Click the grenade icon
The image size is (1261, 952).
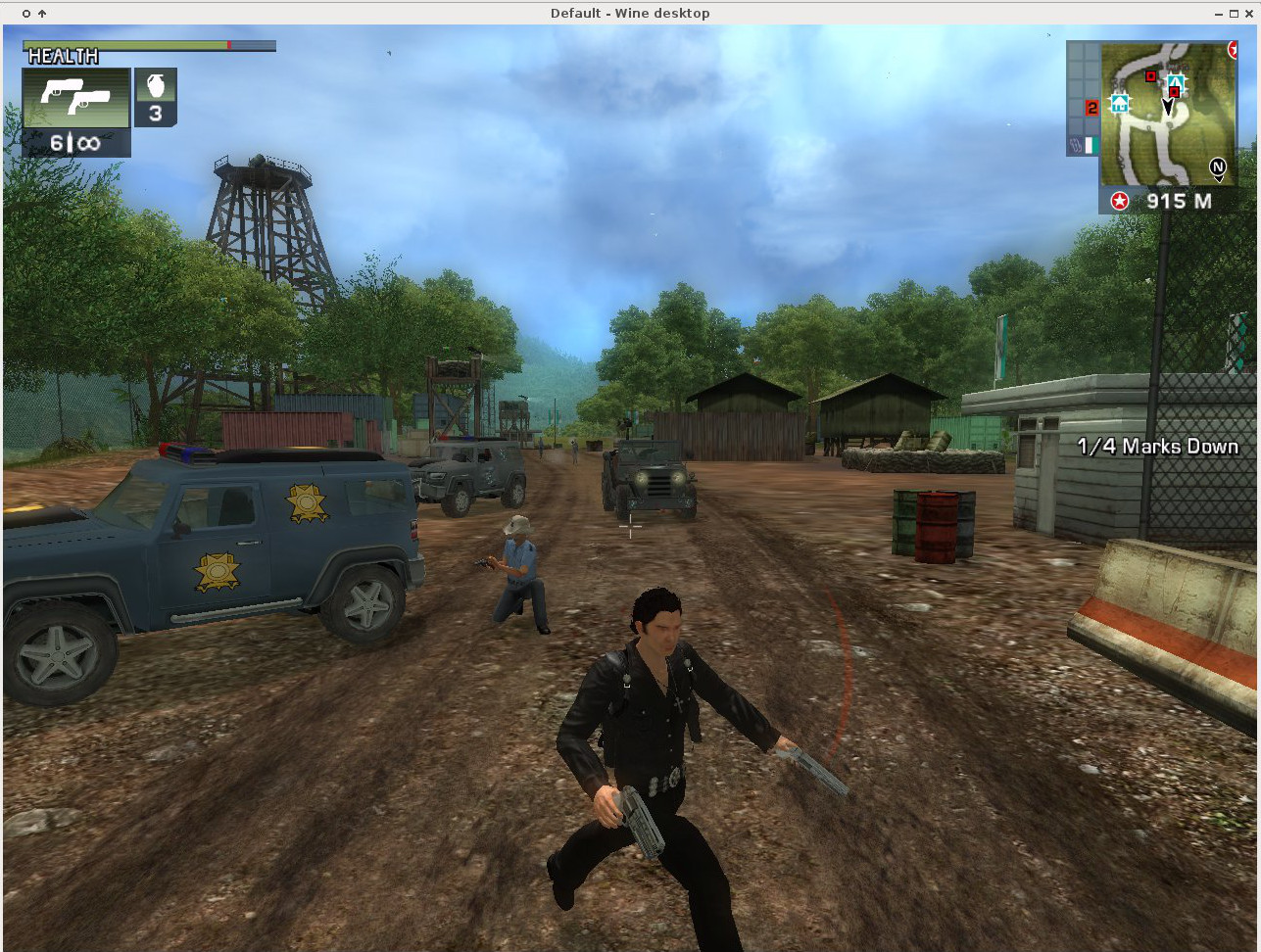155,86
